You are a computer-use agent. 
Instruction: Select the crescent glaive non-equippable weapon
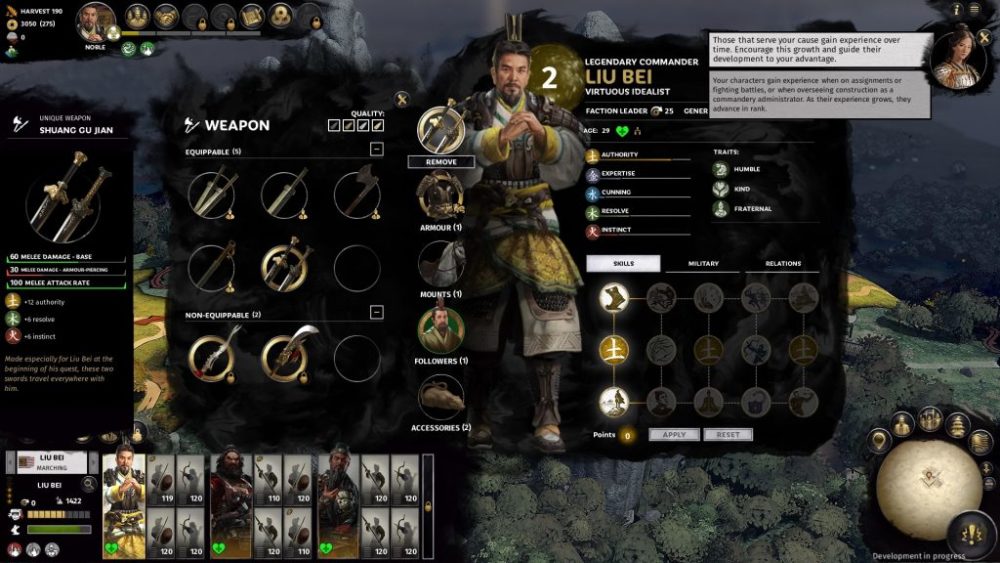pos(284,357)
